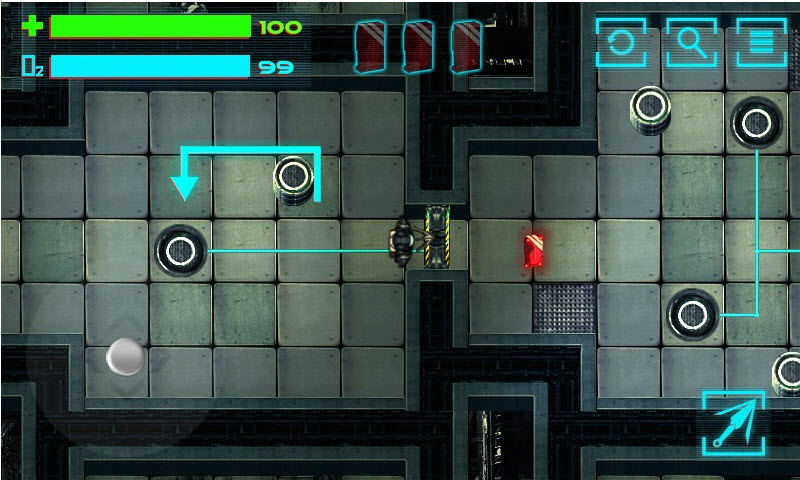Open the pause menu list icon
Screen dimensions: 800x480
pos(761,43)
